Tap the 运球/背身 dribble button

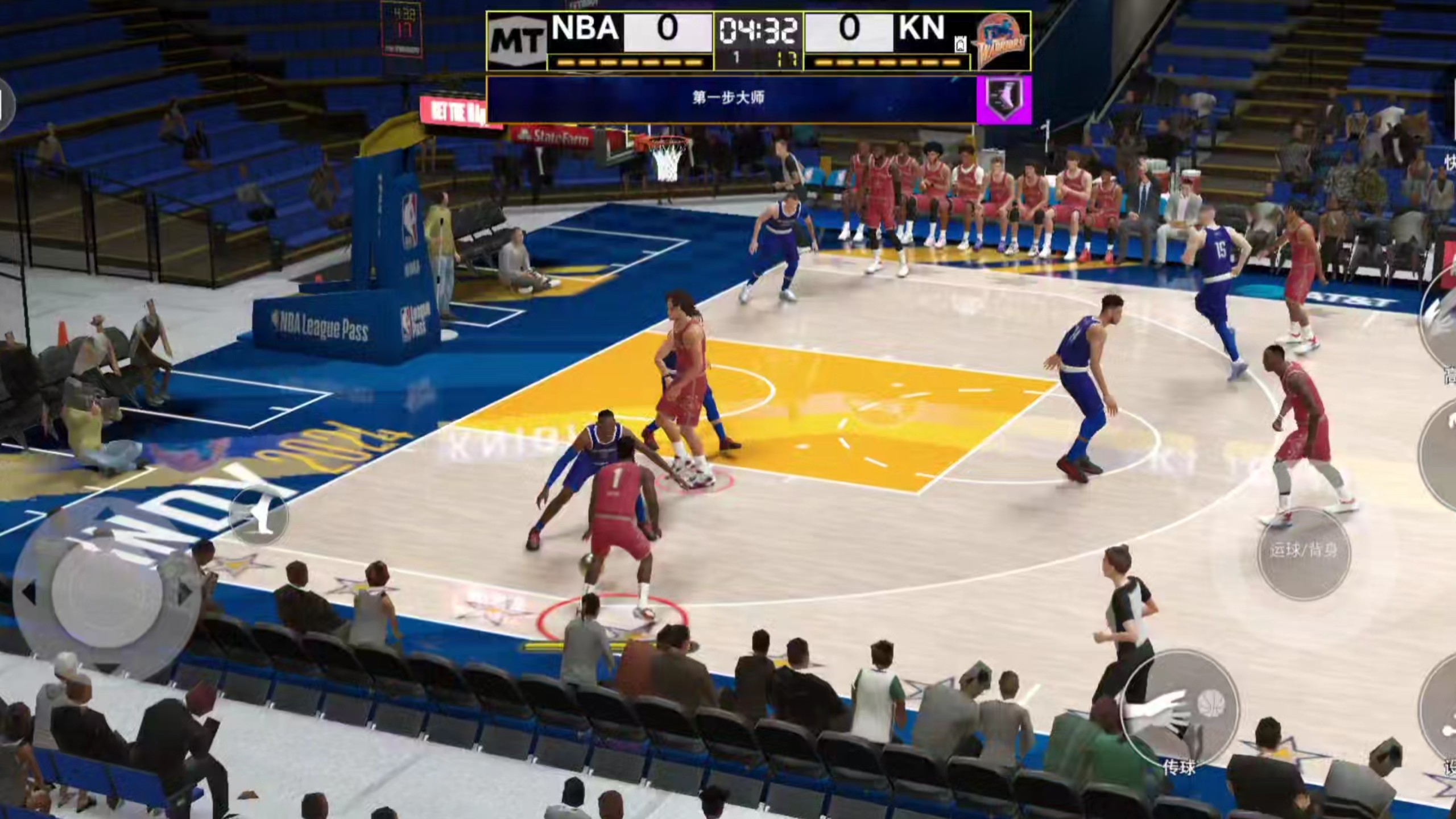pos(1303,551)
